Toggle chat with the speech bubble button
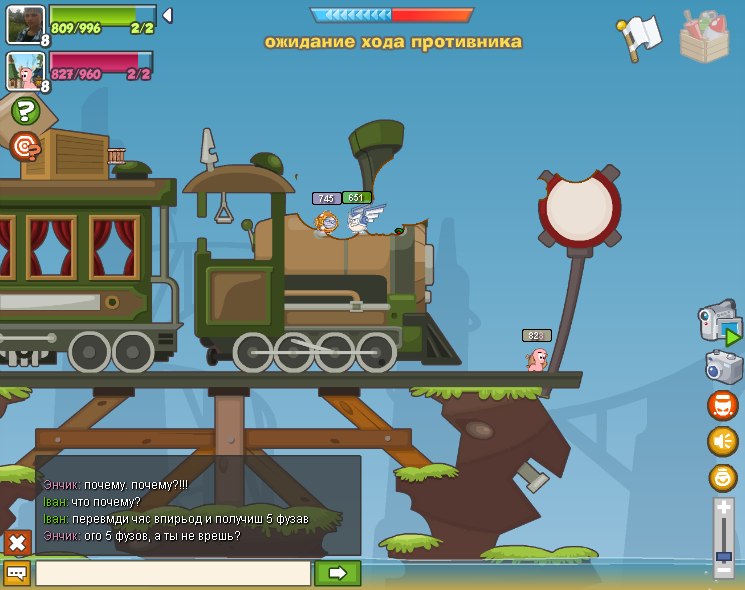 pos(17,573)
